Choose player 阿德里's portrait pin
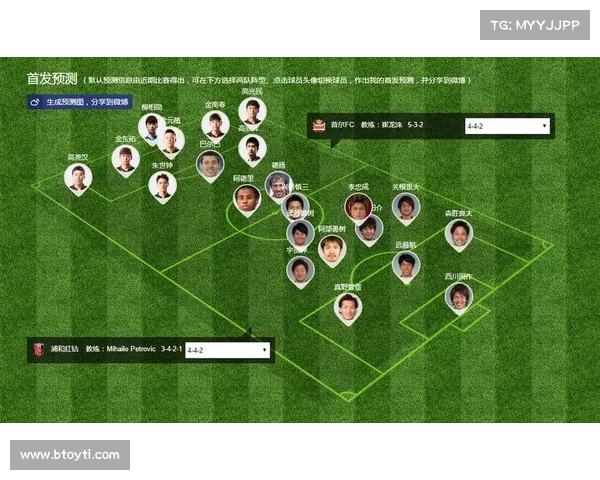The width and height of the screenshot is (600, 480). point(246,199)
